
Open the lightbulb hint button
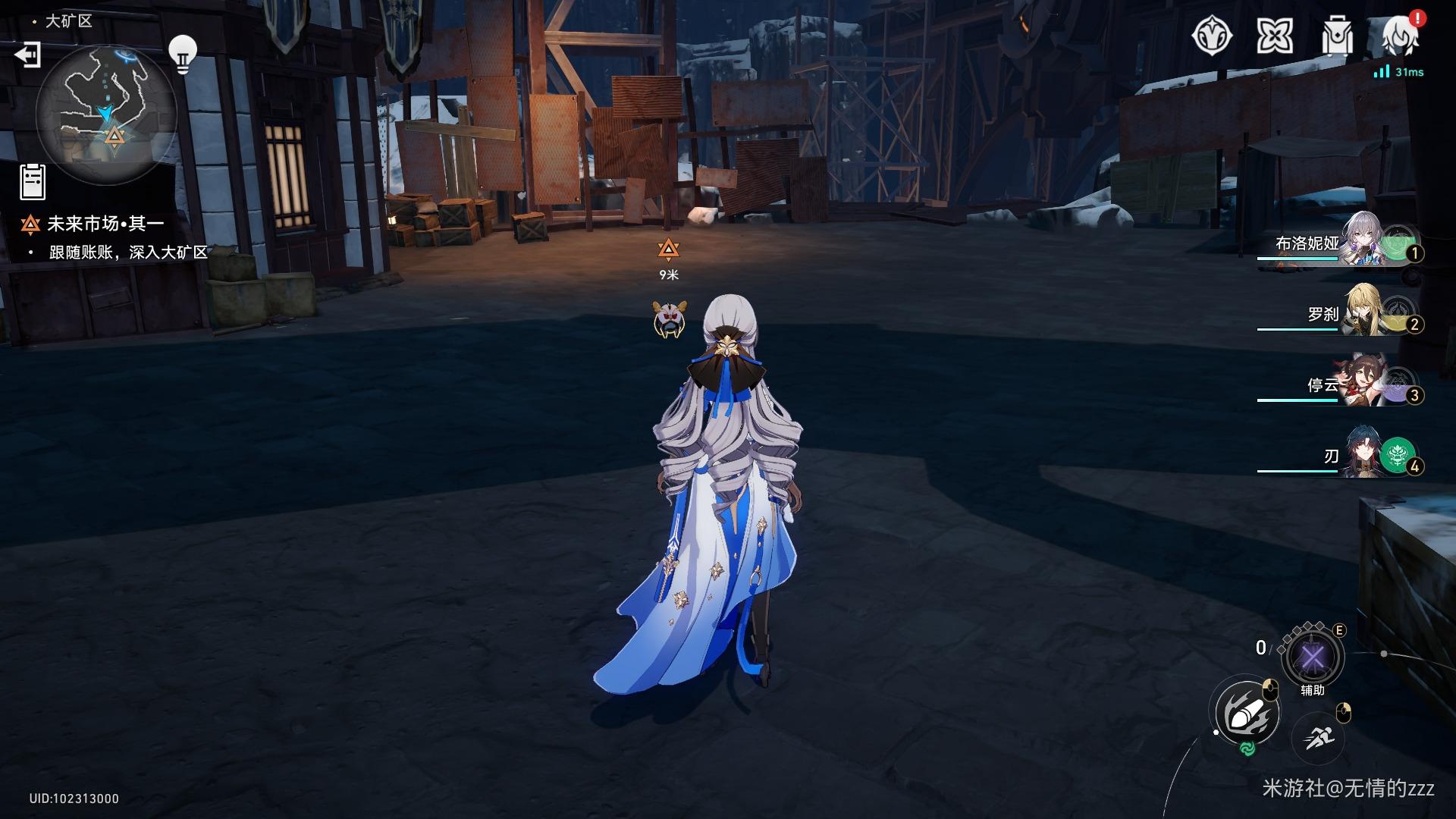click(x=182, y=54)
